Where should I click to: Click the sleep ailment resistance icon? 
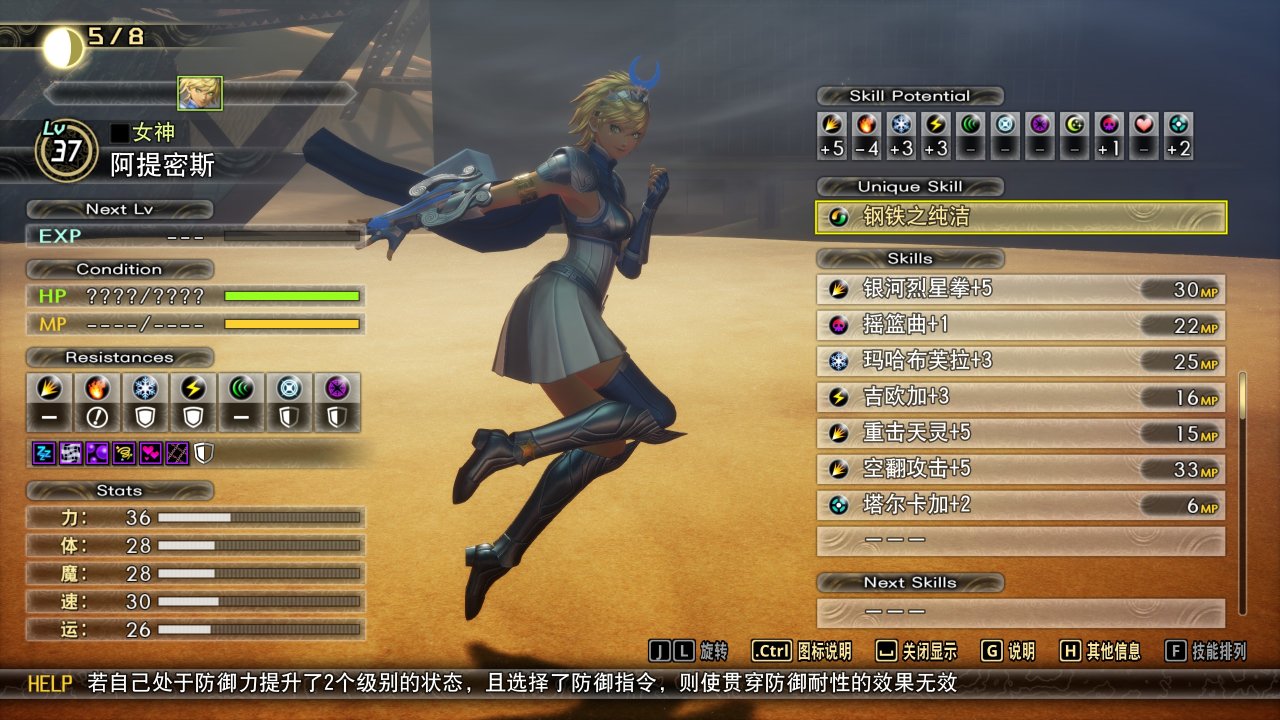click(44, 453)
